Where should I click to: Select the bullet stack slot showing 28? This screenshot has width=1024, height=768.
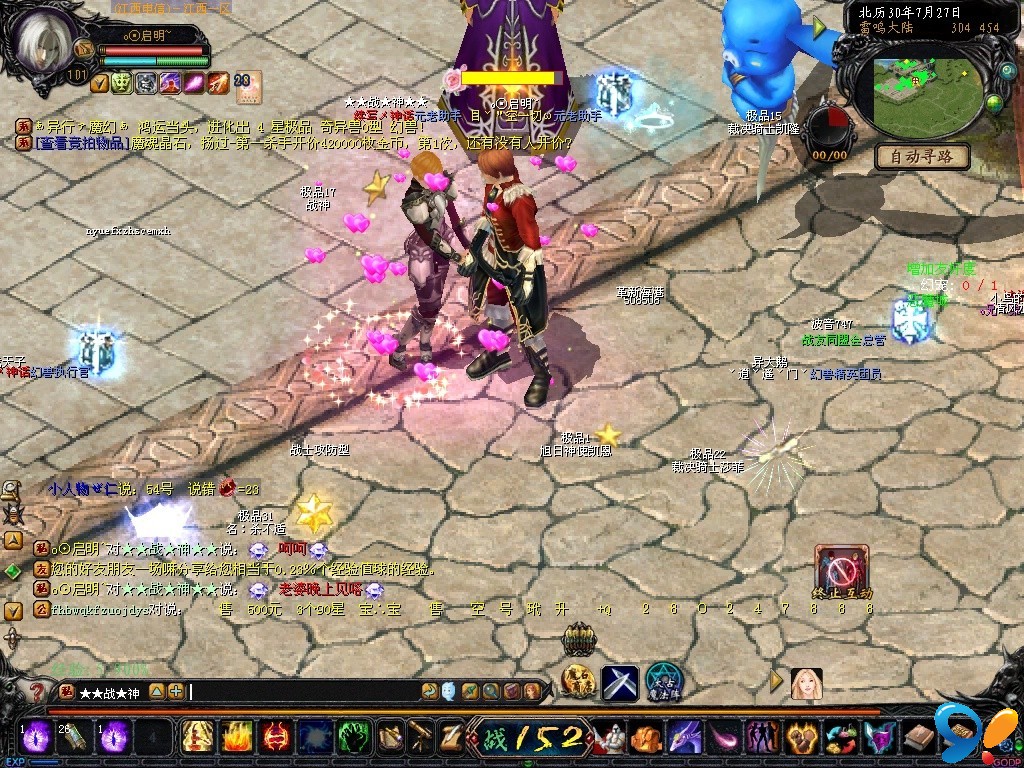(71, 738)
